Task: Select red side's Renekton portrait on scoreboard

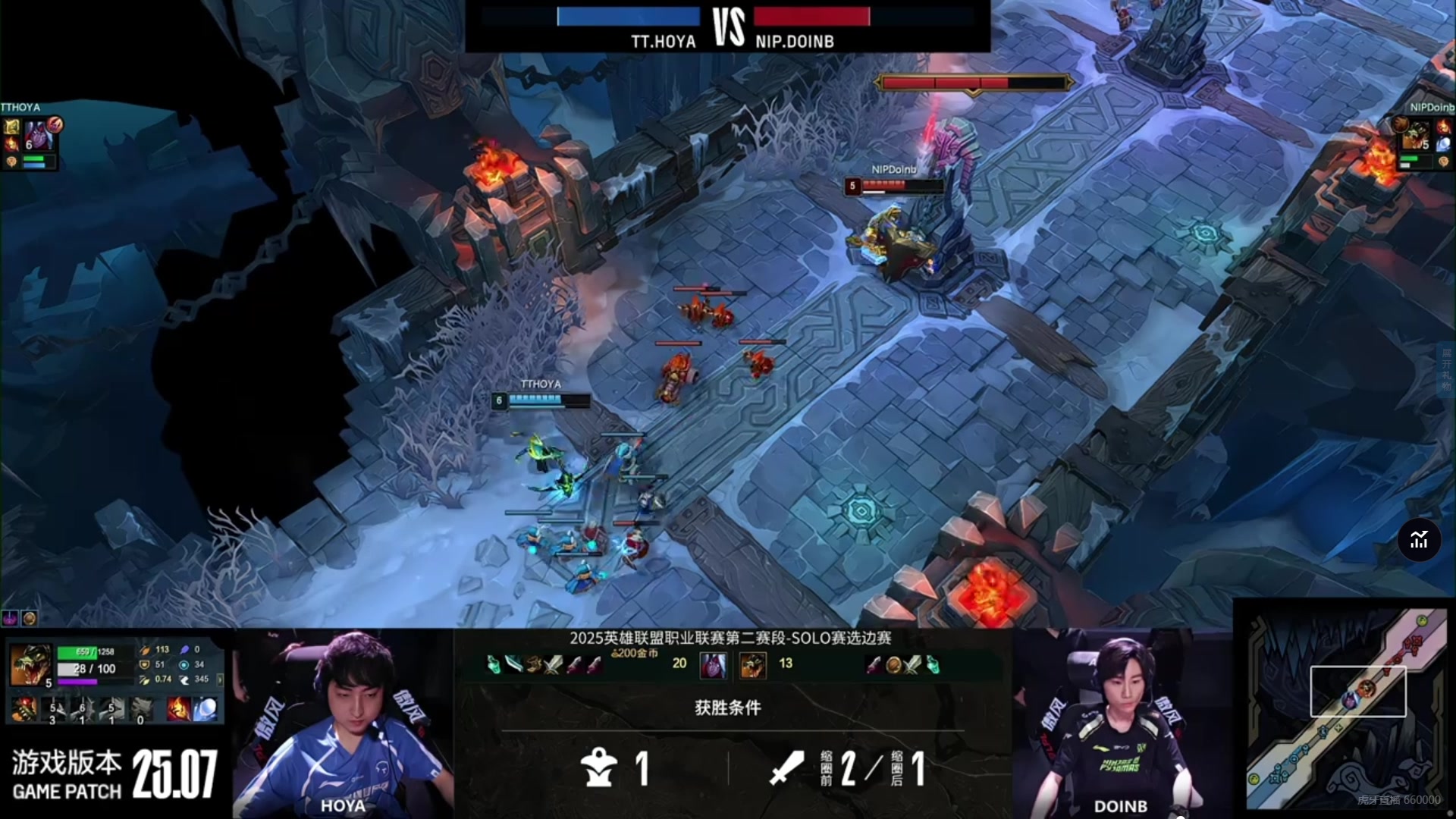Action: pos(752,665)
